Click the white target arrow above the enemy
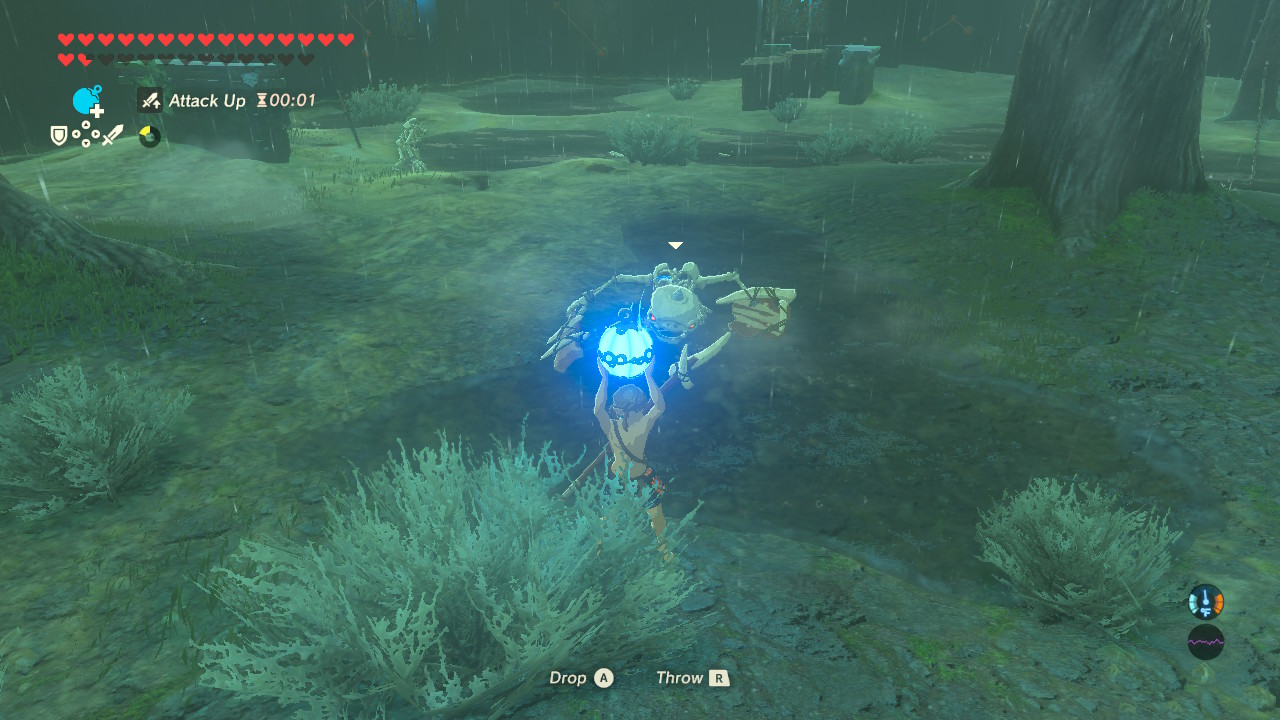The image size is (1280, 720). [676, 244]
